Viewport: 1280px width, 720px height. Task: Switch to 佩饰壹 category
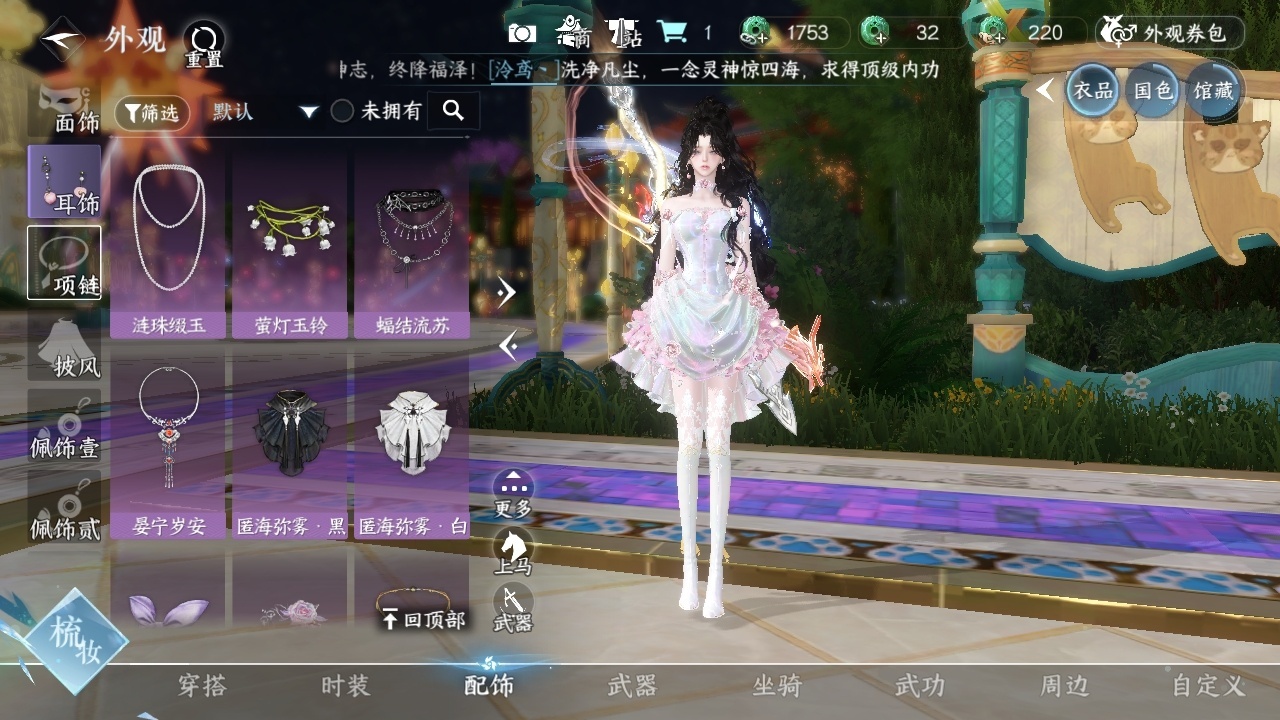click(x=65, y=428)
